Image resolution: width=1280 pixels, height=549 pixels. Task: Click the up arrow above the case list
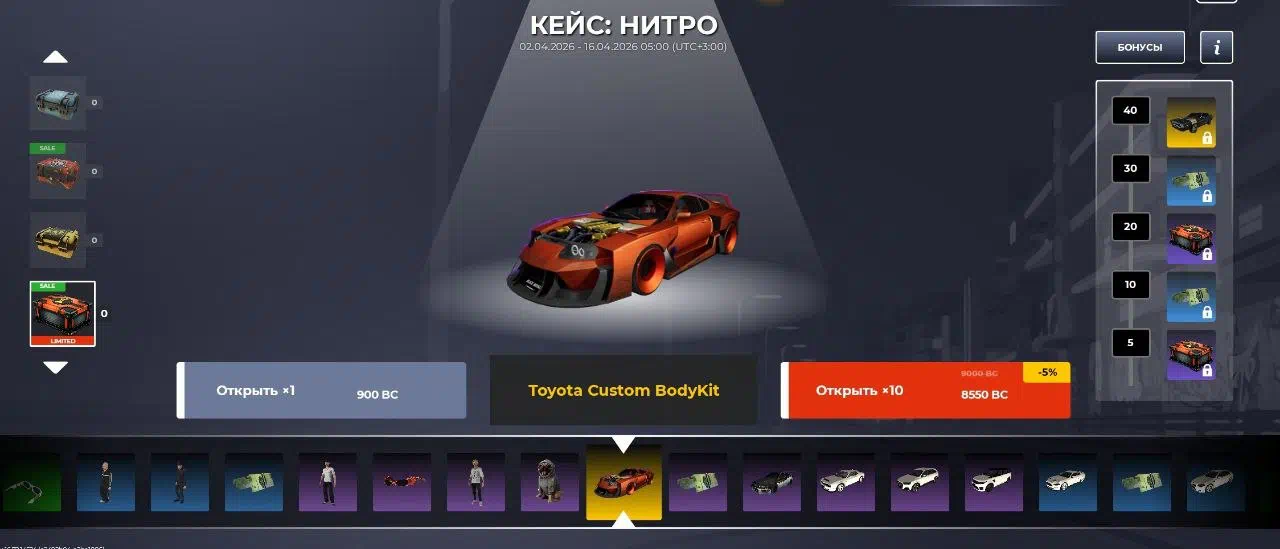click(x=56, y=57)
